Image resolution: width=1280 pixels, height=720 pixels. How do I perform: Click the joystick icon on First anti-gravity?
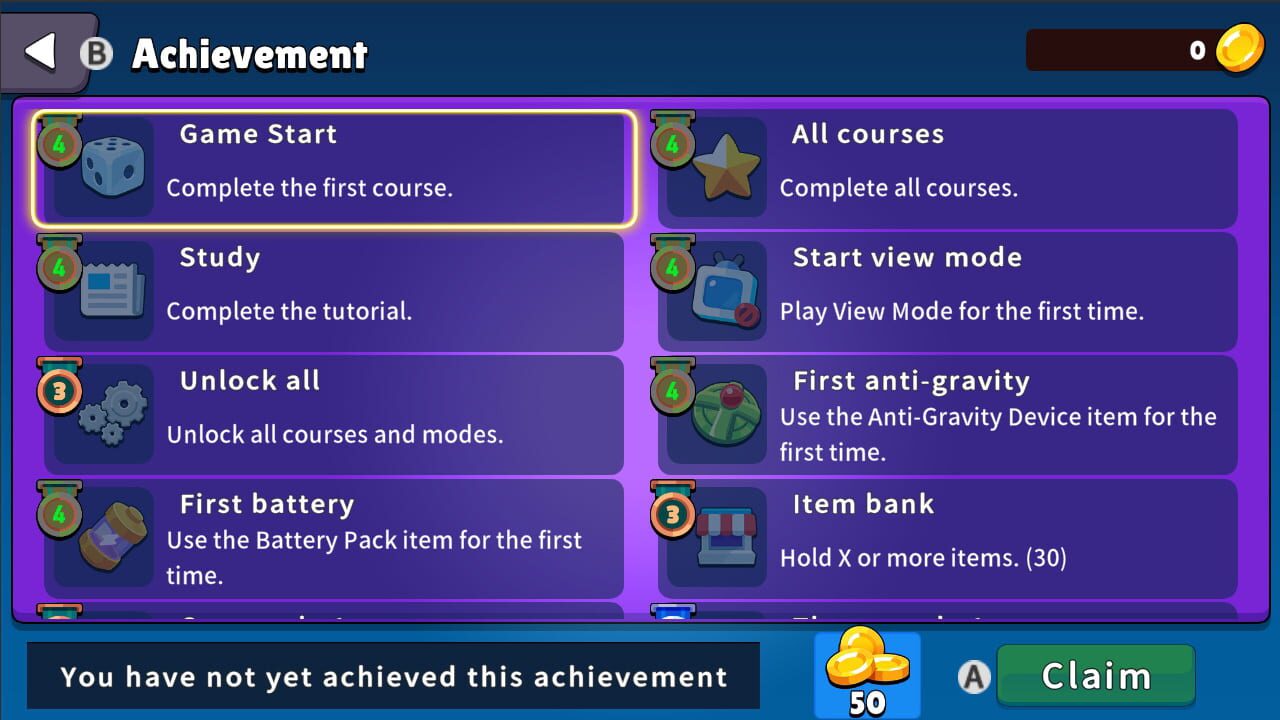725,412
